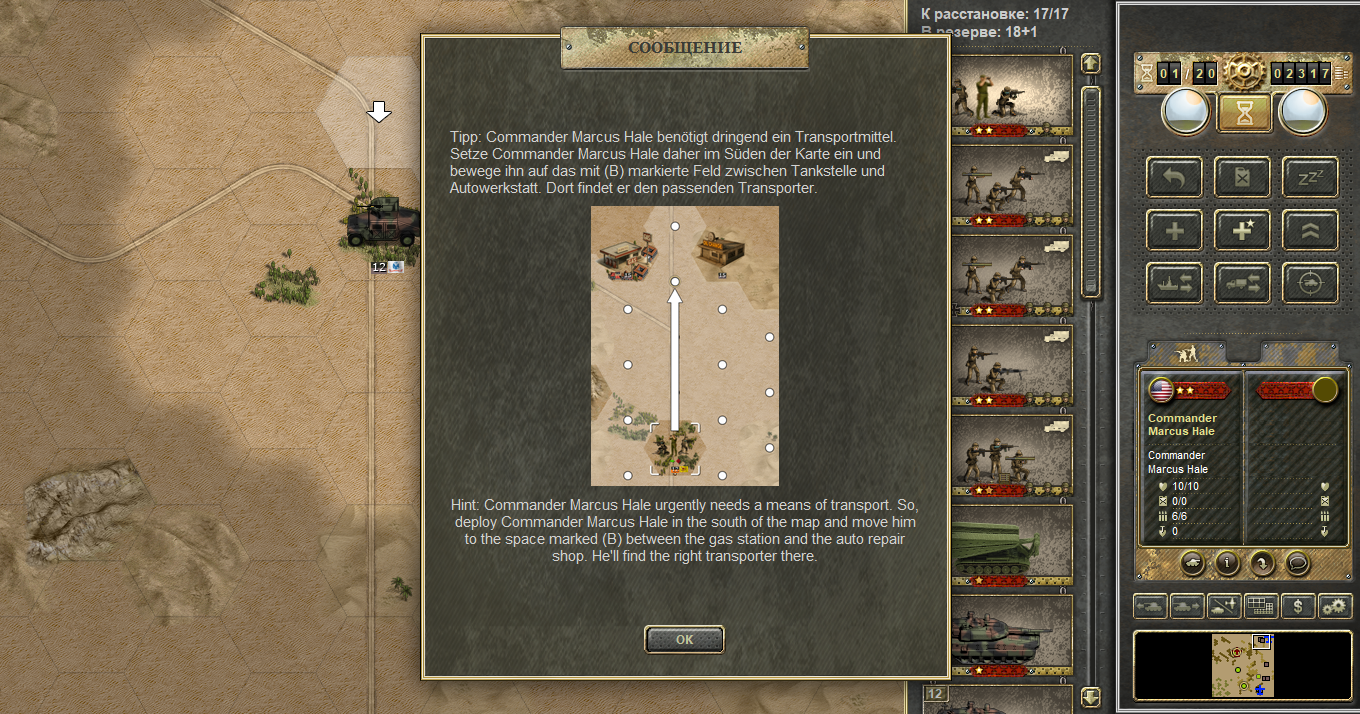Open the fuel canister supply button
The width and height of the screenshot is (1360, 714).
[x=1242, y=177]
